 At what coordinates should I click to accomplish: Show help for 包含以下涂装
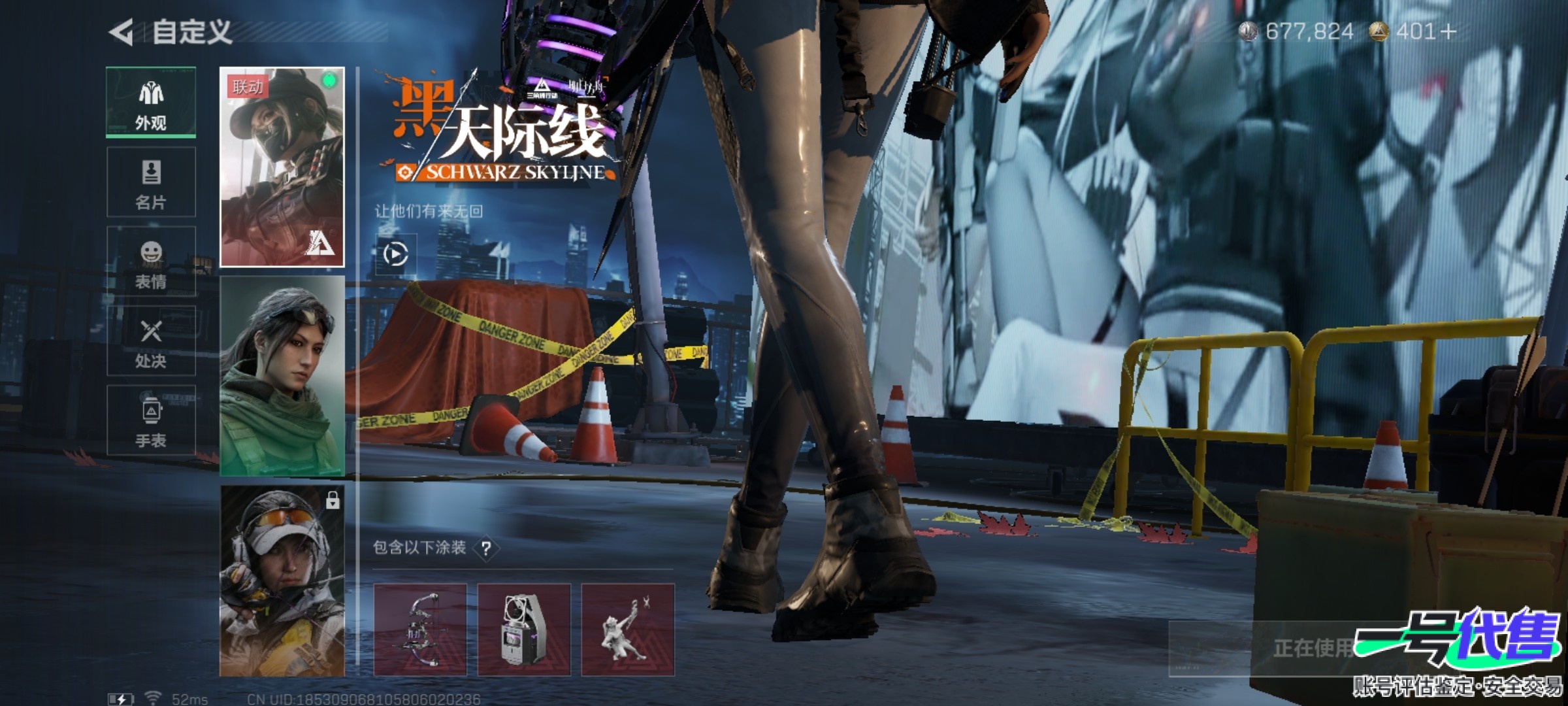(486, 548)
